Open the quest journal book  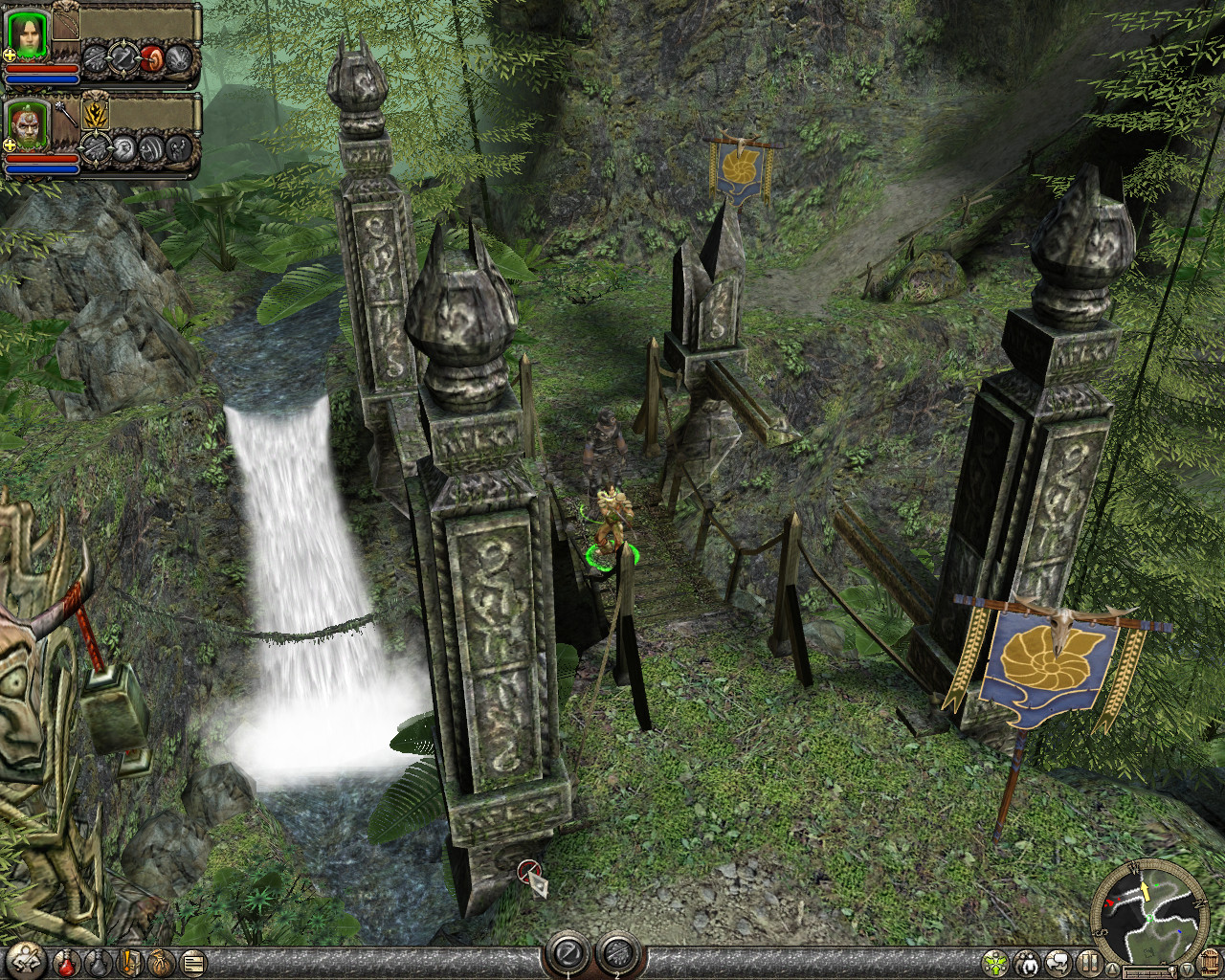click(x=129, y=962)
